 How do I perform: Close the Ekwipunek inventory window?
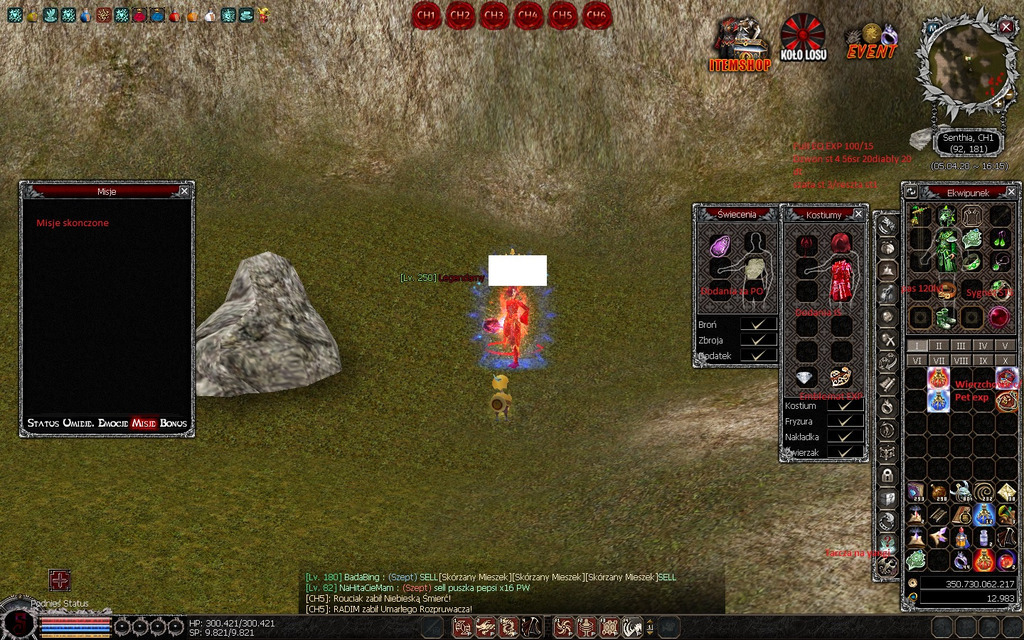click(x=1011, y=190)
